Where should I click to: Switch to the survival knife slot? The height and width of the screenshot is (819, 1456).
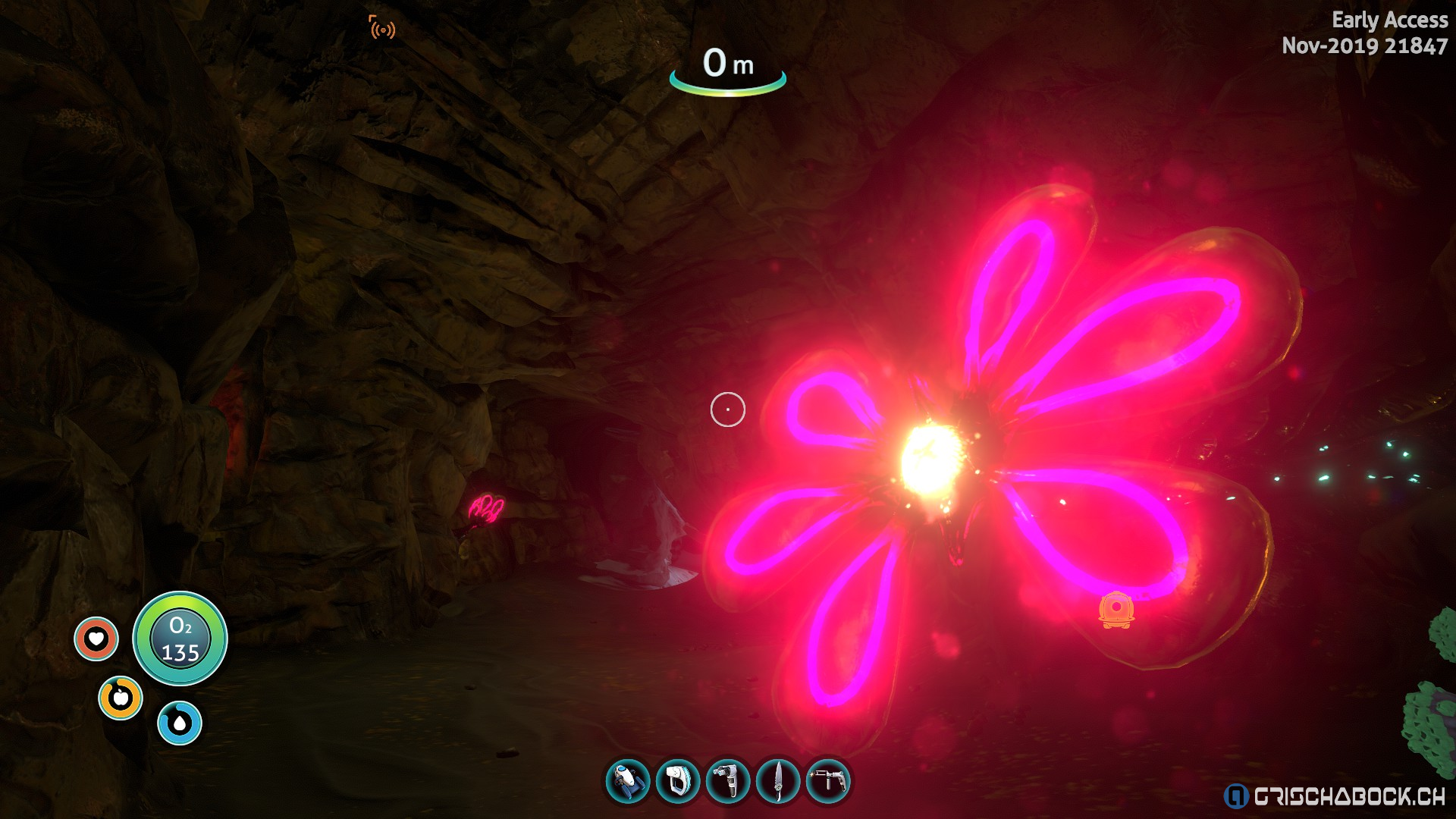point(778,781)
